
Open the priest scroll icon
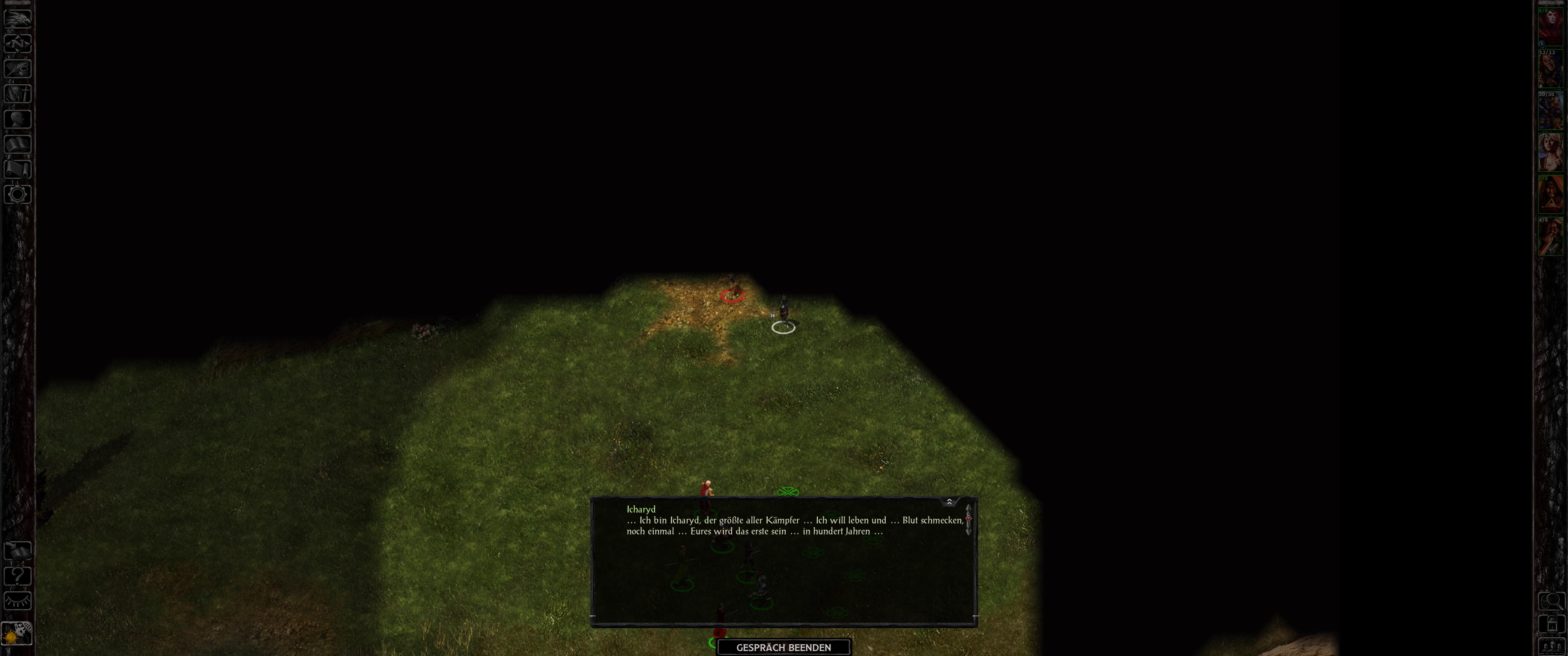coord(18,169)
